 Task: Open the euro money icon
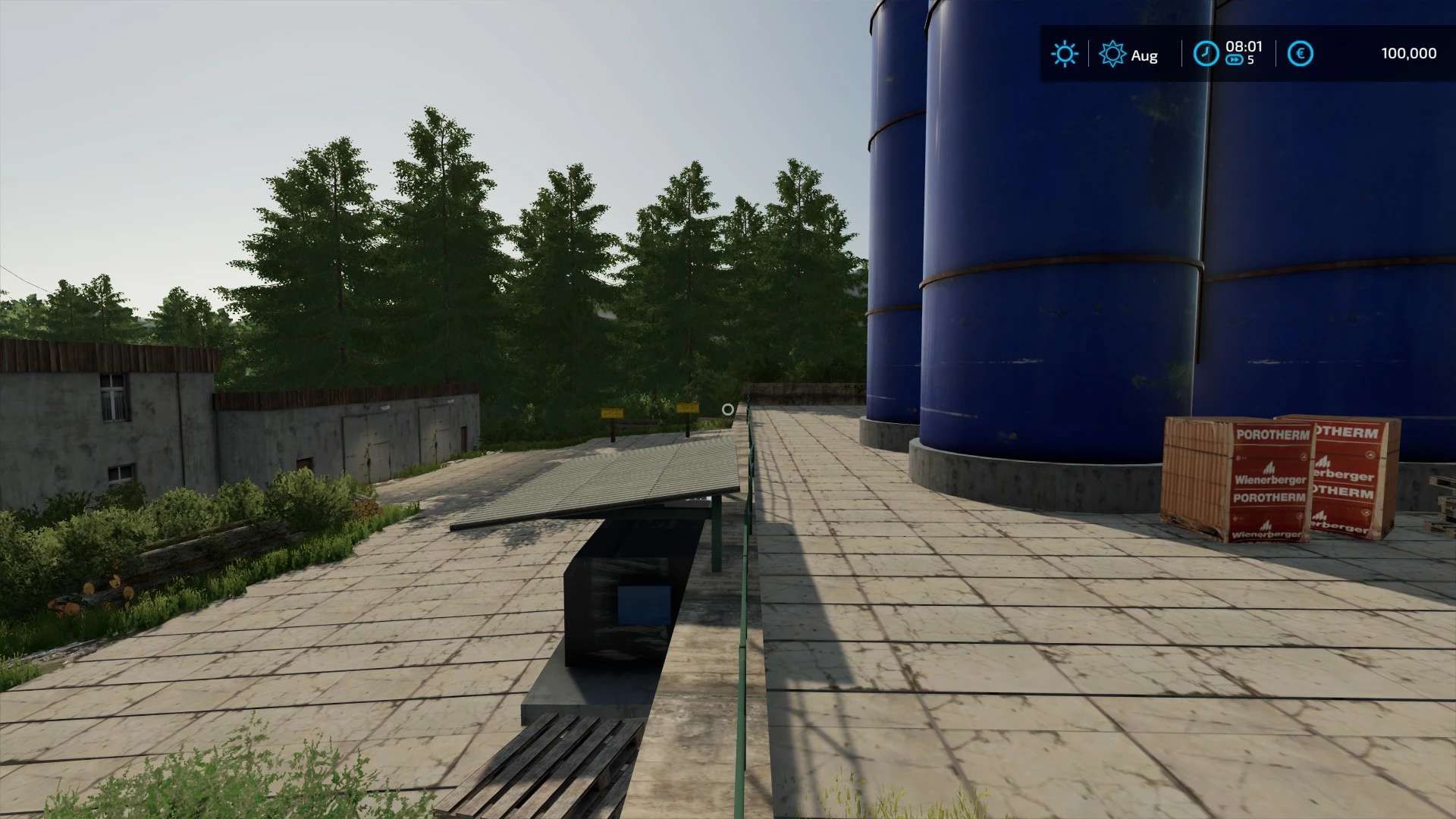(x=1300, y=54)
